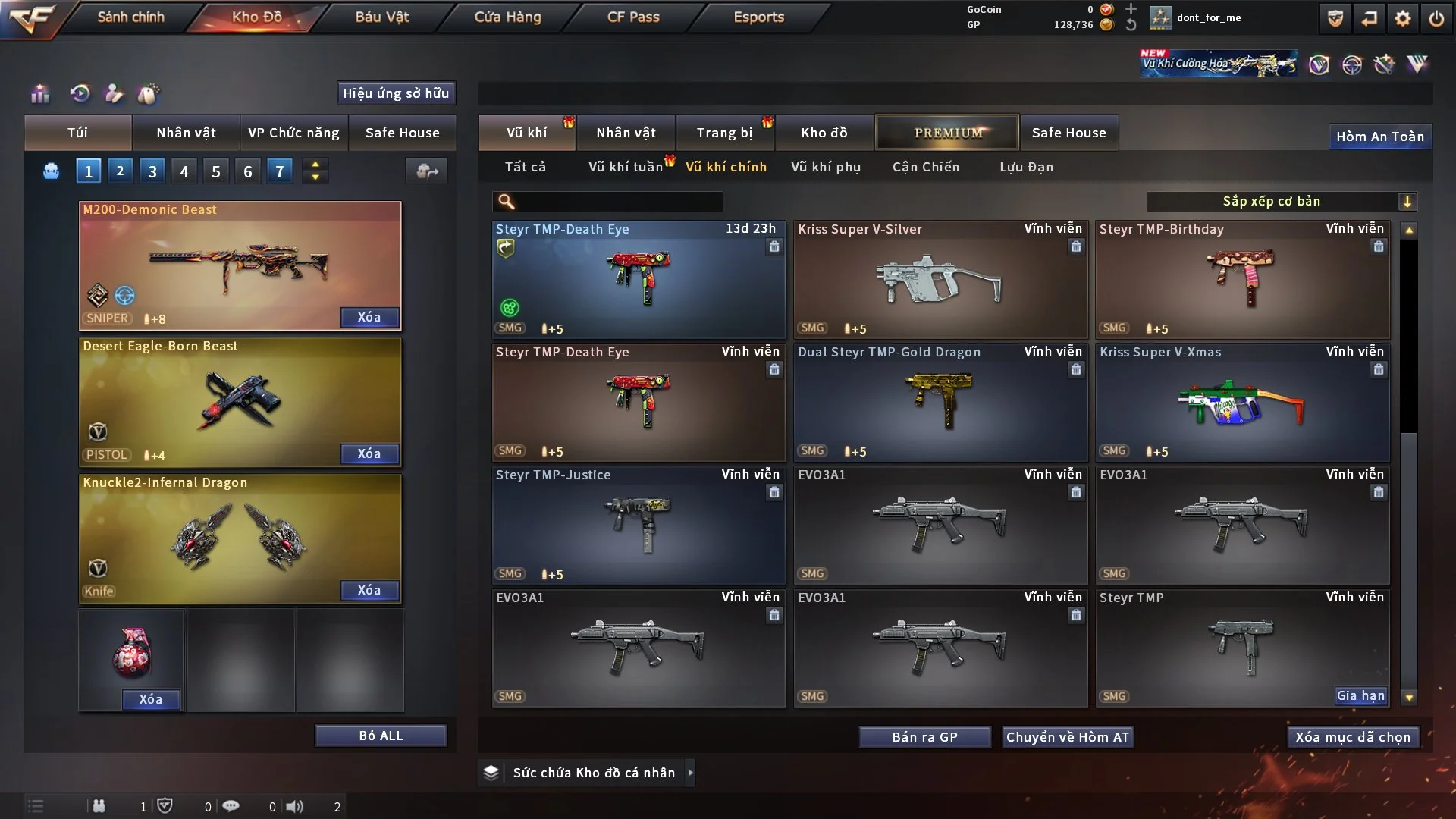This screenshot has height=819, width=1456.
Task: Go to Sảnh chính main lobby
Action: pyautogui.click(x=130, y=17)
